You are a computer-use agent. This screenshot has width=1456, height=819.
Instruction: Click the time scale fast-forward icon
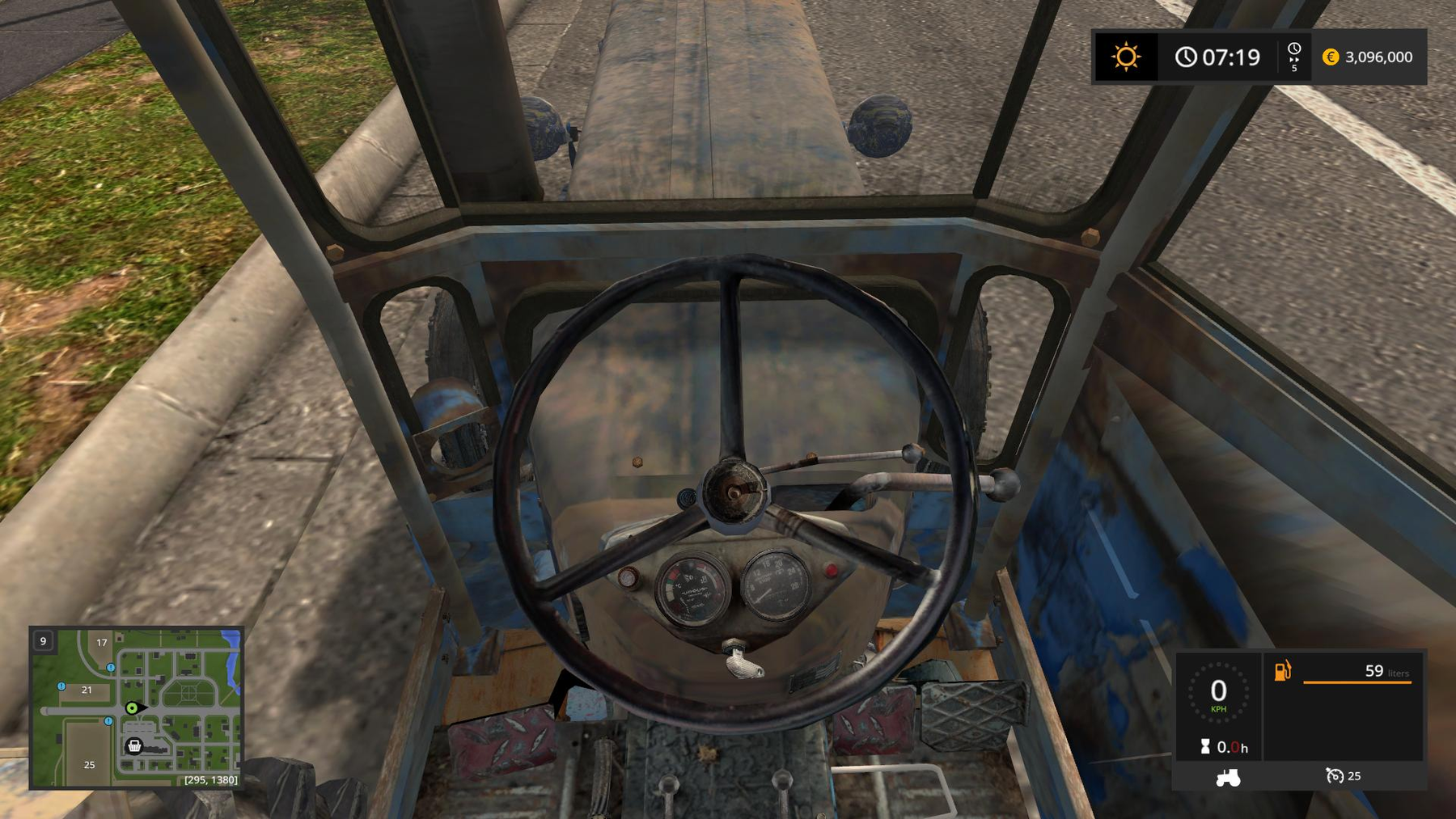[x=1294, y=57]
